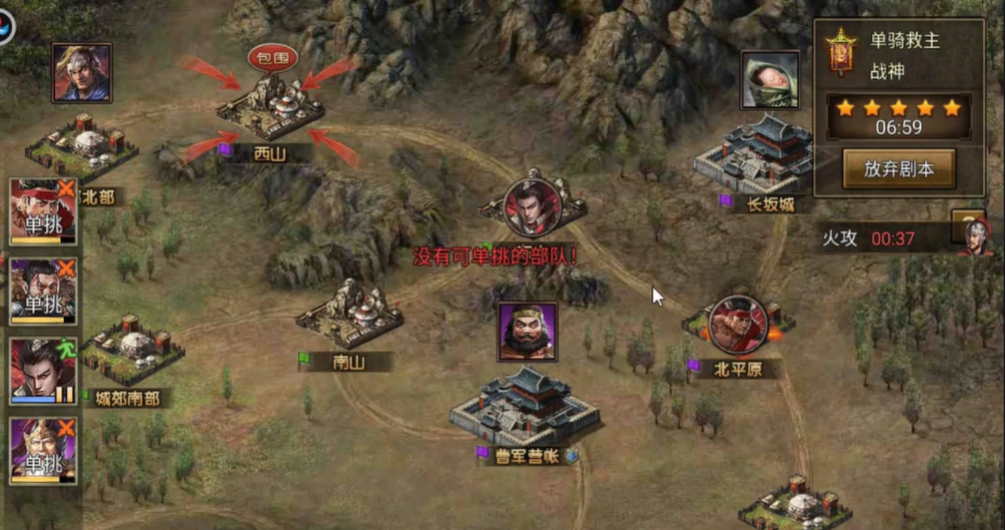
Task: Activate the 火攻 fire attack general icon
Action: 974,236
